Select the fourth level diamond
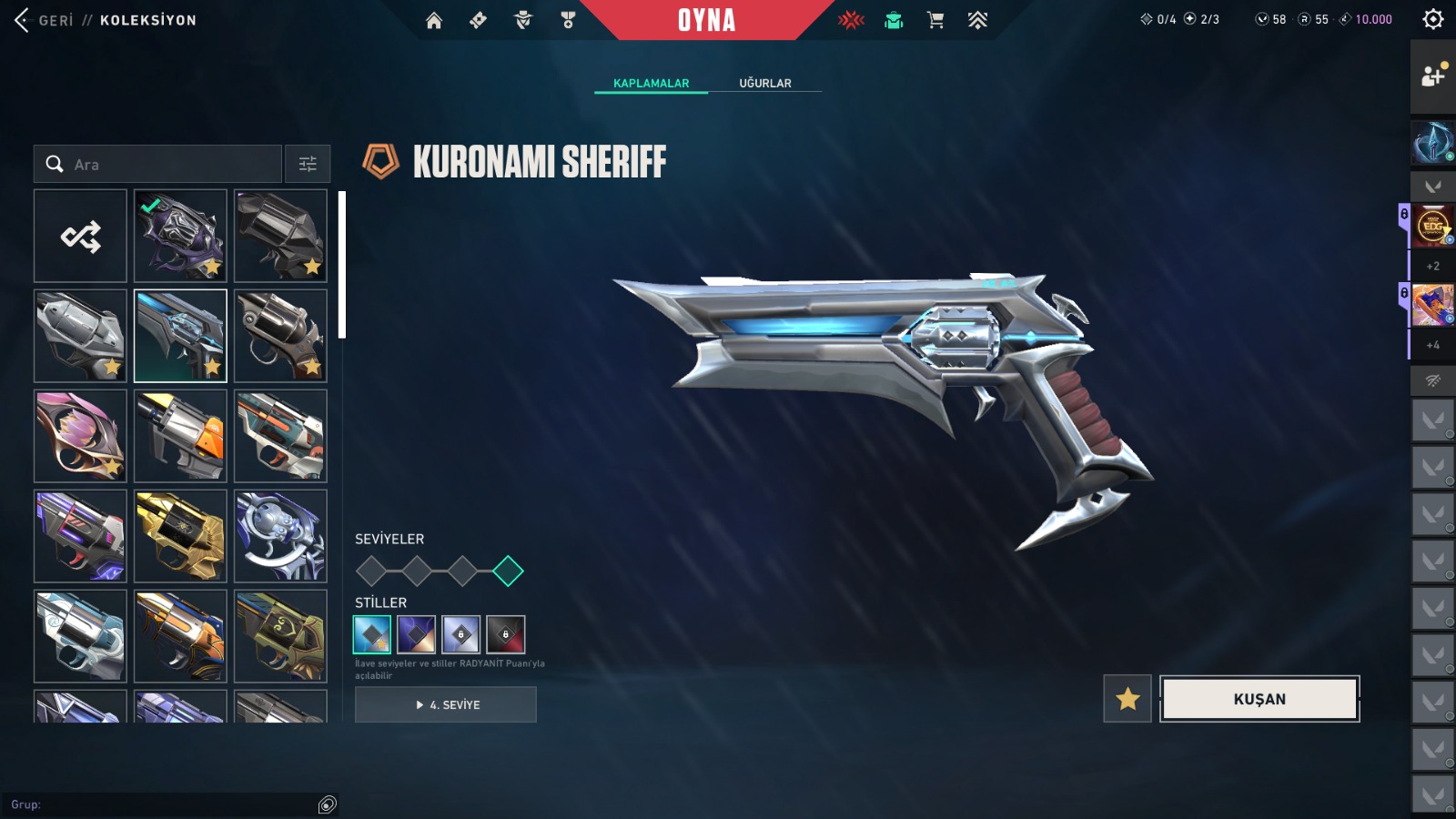1456x819 pixels. click(508, 571)
